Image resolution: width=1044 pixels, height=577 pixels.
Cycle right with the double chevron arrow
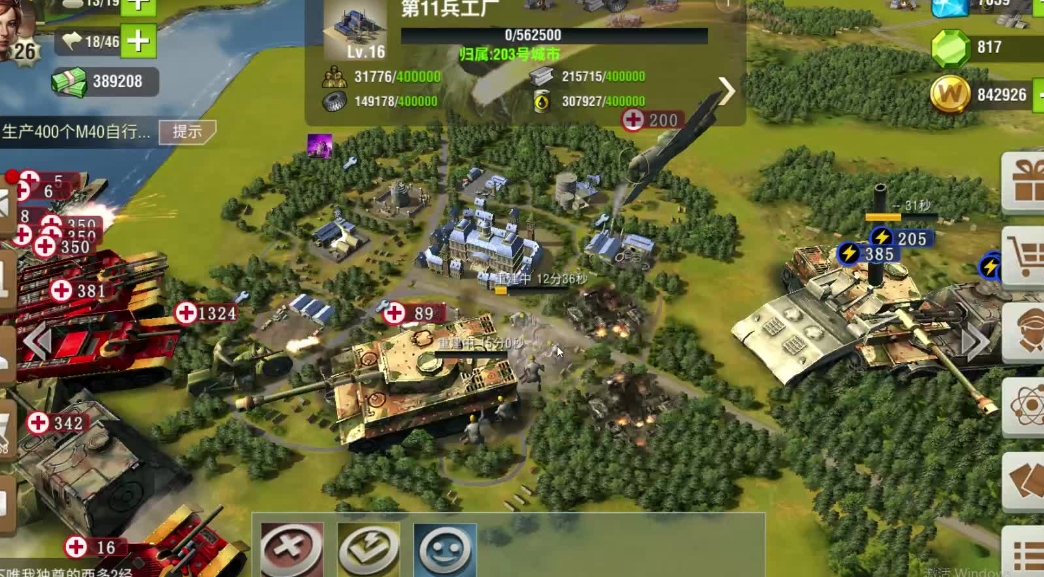coord(975,342)
